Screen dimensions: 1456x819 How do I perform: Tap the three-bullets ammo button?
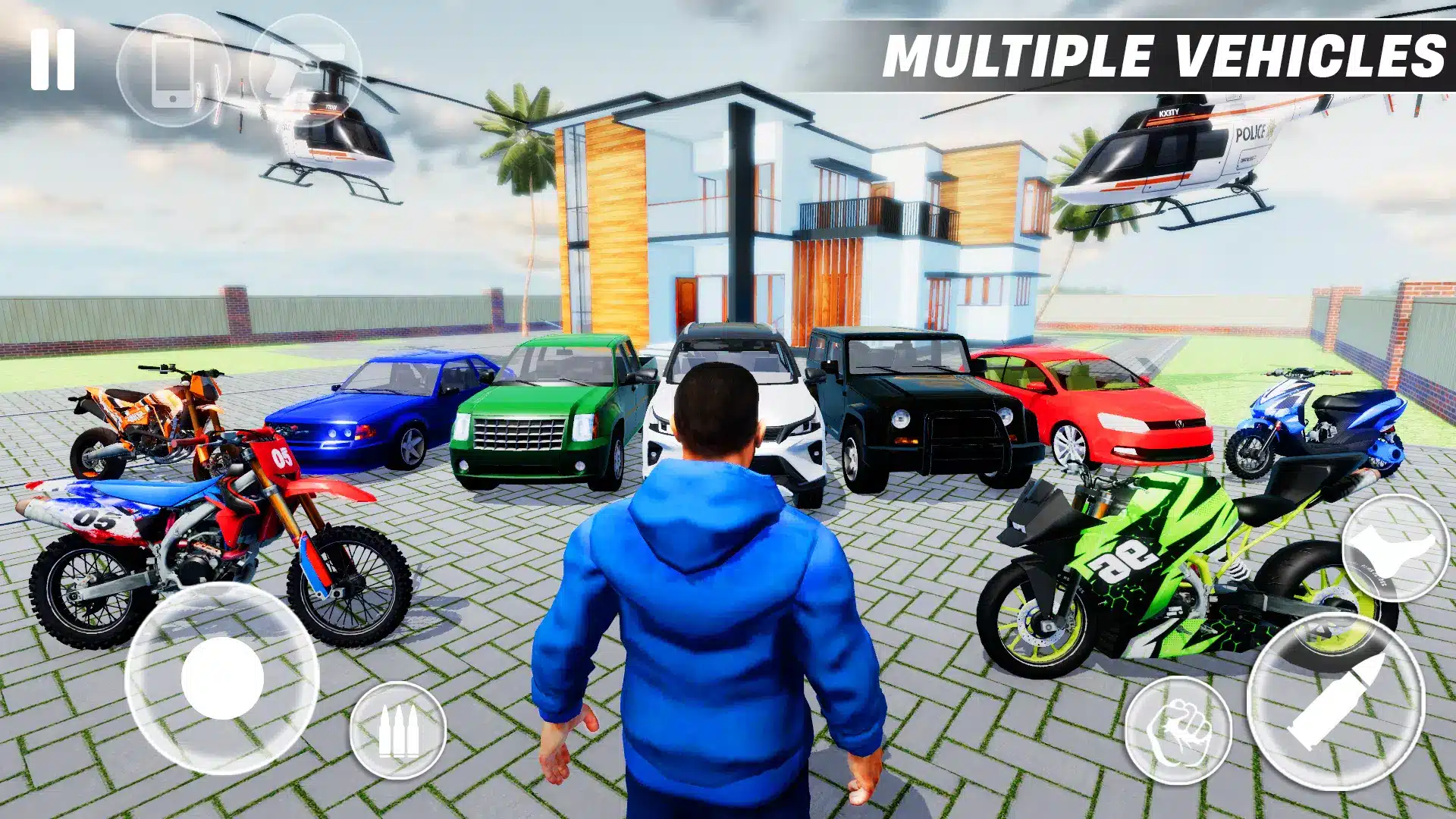click(x=398, y=730)
